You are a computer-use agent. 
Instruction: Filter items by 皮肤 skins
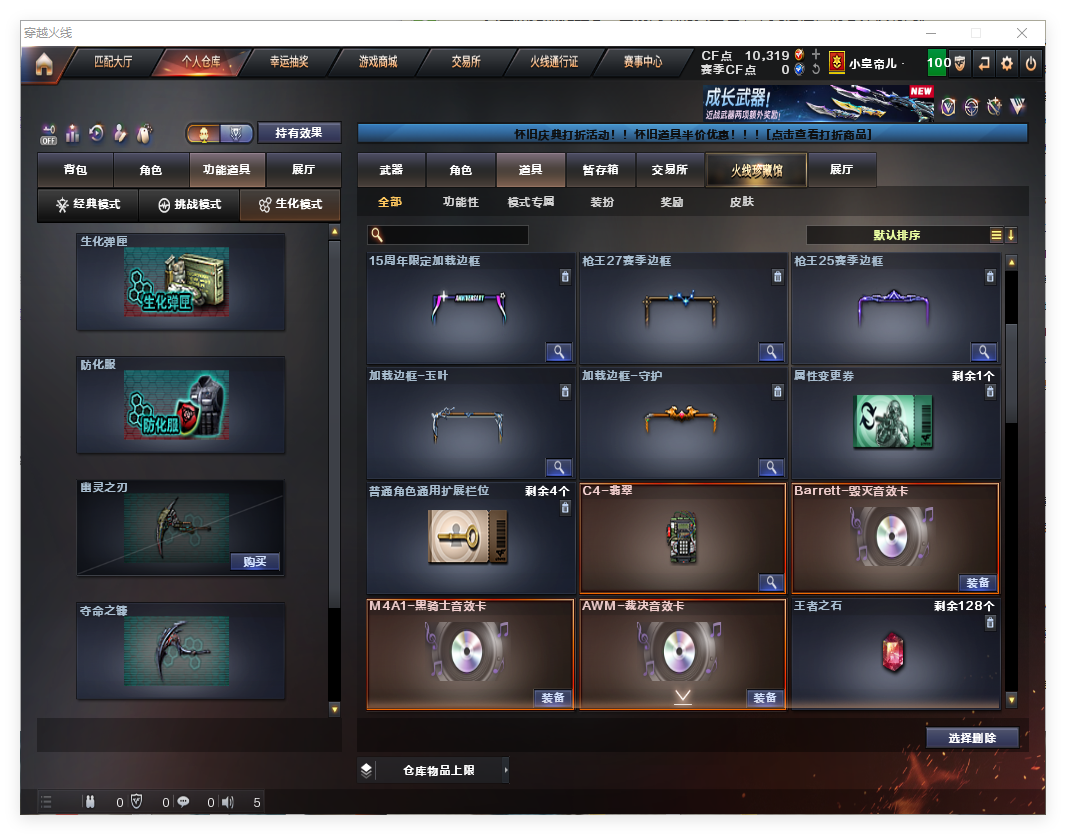pyautogui.click(x=742, y=202)
